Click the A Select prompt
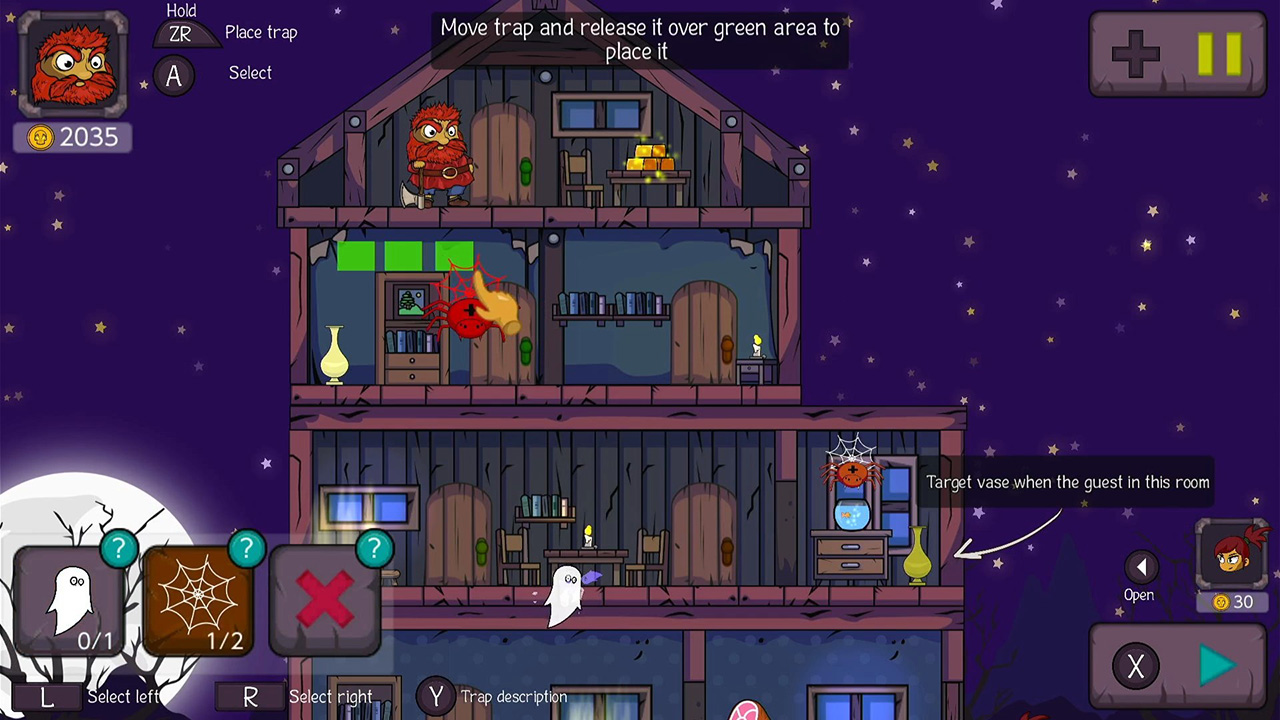The image size is (1280, 720). click(x=175, y=75)
